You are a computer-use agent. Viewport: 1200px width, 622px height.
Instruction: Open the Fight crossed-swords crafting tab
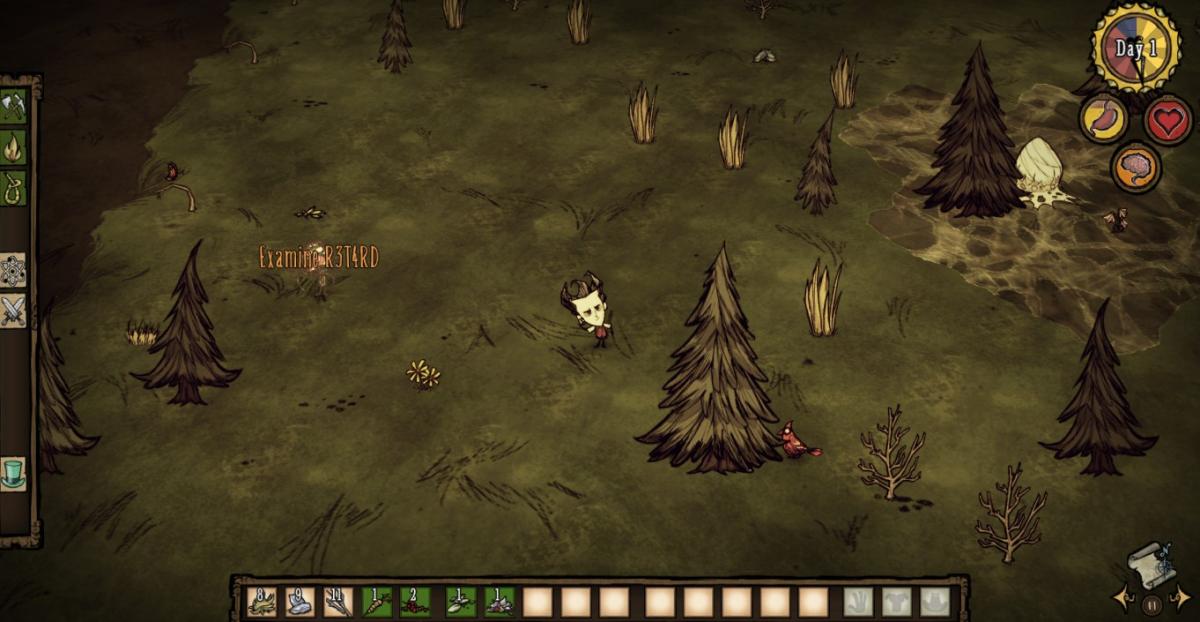click(x=14, y=310)
